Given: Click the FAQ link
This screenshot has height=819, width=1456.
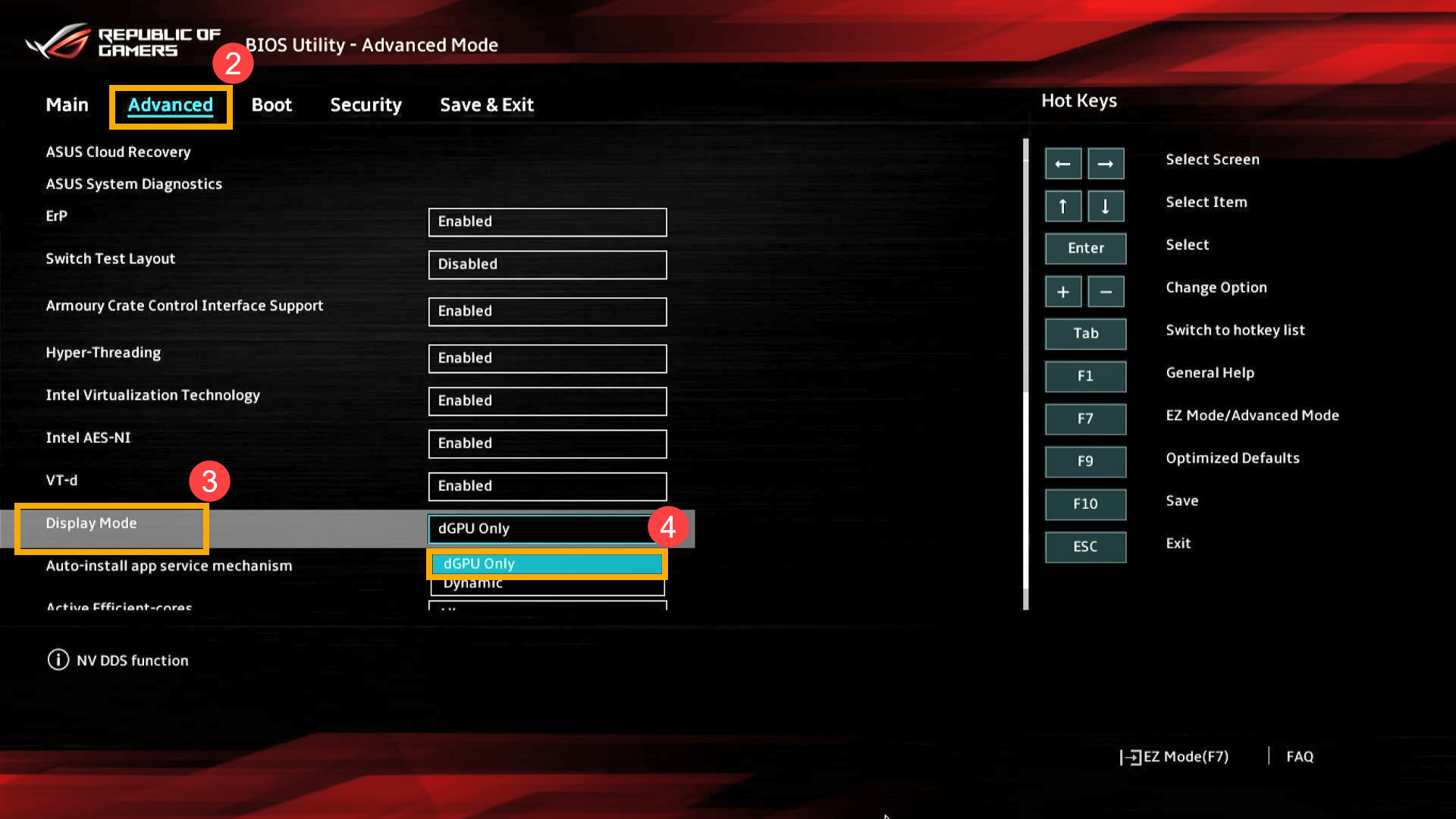Looking at the screenshot, I should tap(1298, 756).
